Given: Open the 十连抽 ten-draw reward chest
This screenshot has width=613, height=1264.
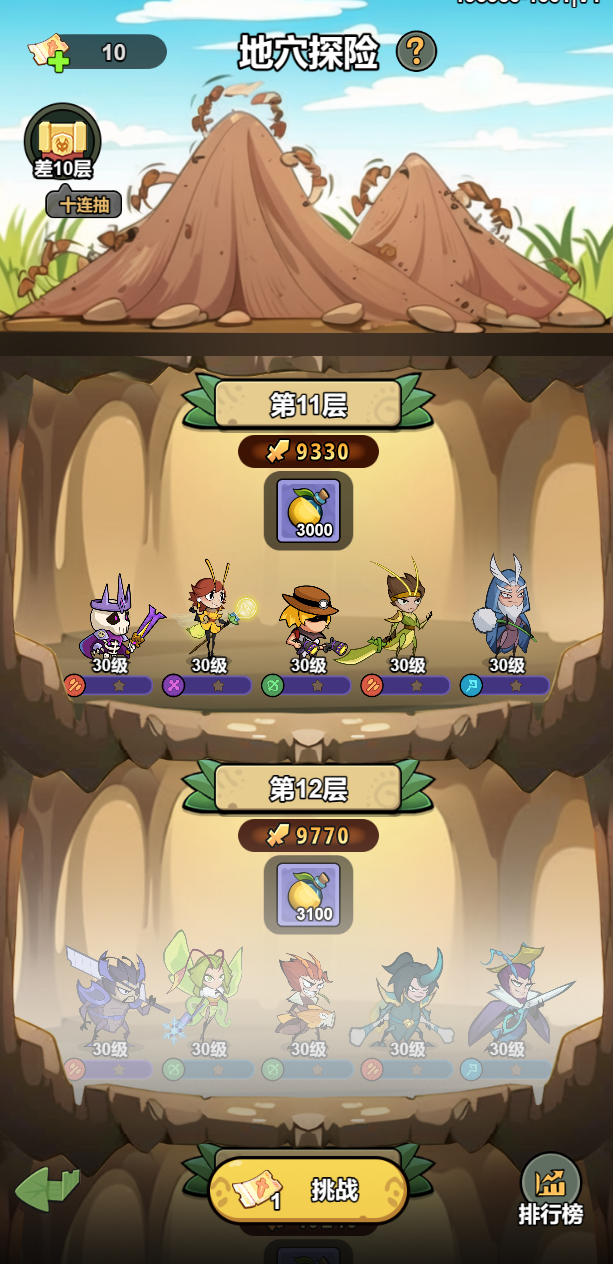Looking at the screenshot, I should click(63, 143).
